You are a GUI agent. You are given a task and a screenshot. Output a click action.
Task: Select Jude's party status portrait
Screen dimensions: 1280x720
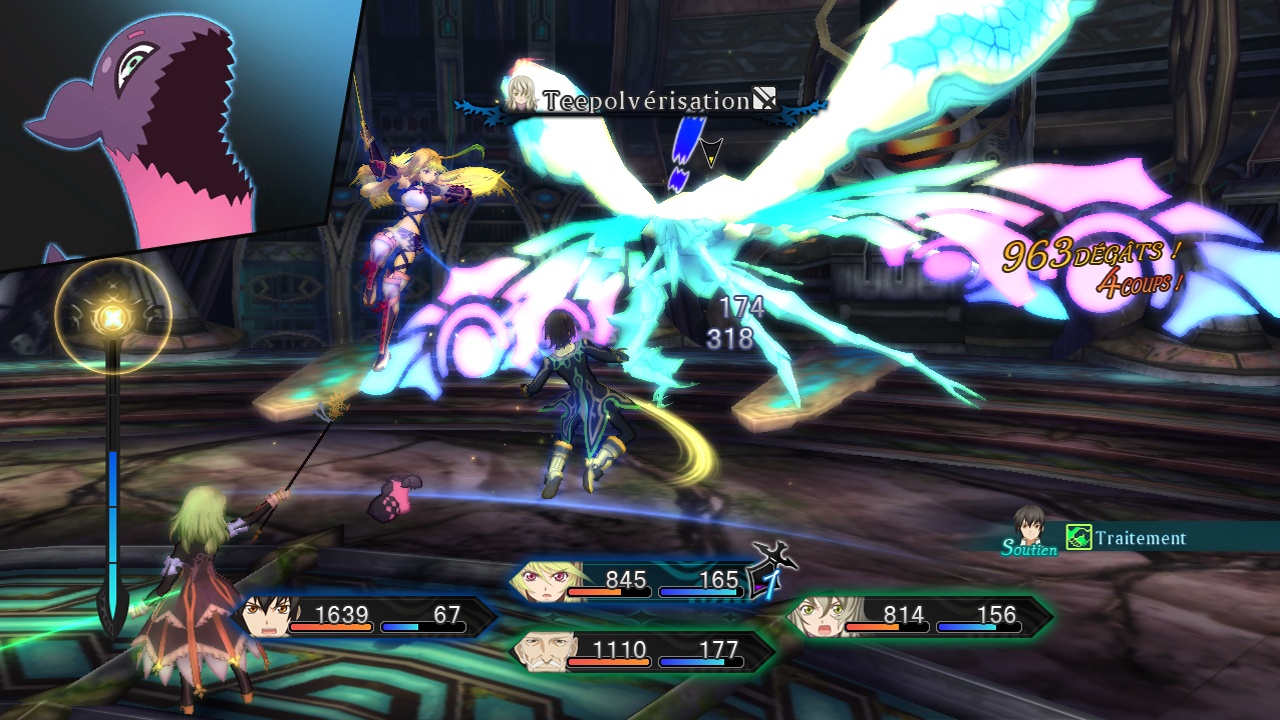[269, 616]
